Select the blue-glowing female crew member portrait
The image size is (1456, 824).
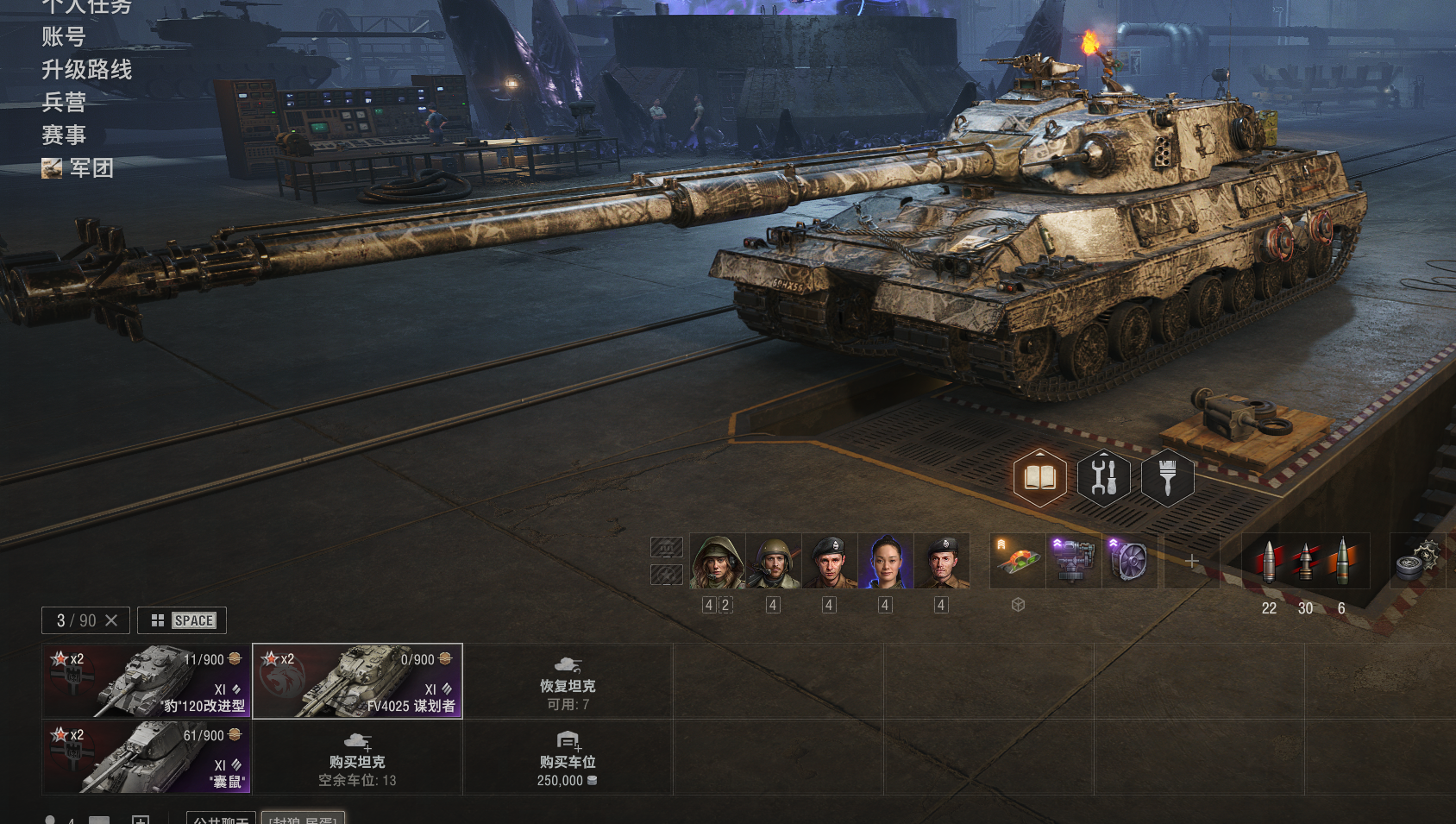pyautogui.click(x=886, y=562)
